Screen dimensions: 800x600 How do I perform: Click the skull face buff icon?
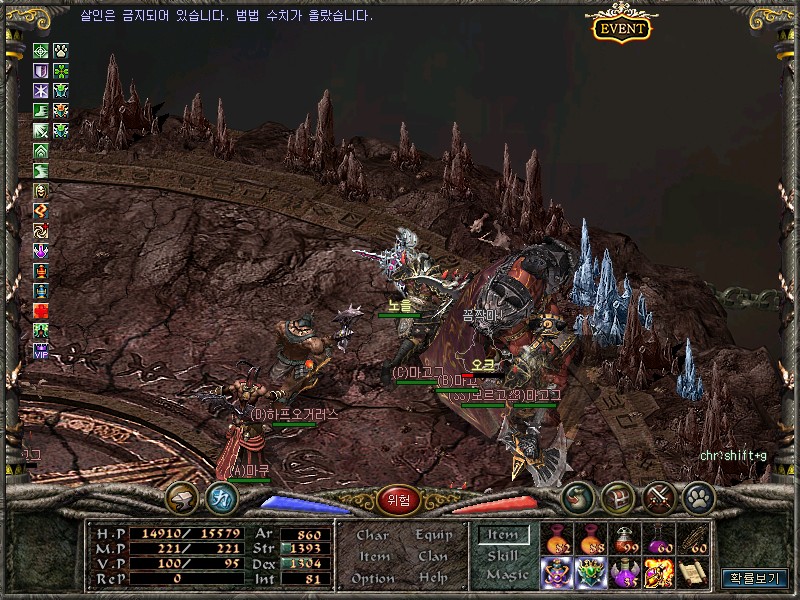tap(41, 190)
